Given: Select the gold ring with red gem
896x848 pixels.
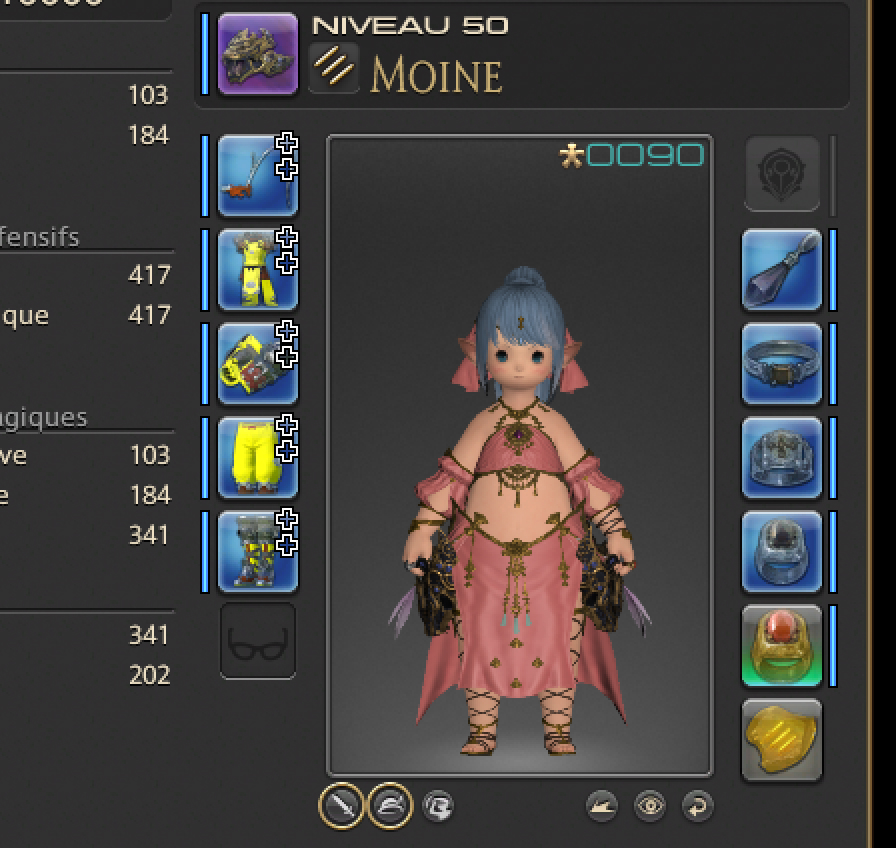Looking at the screenshot, I should click(781, 645).
